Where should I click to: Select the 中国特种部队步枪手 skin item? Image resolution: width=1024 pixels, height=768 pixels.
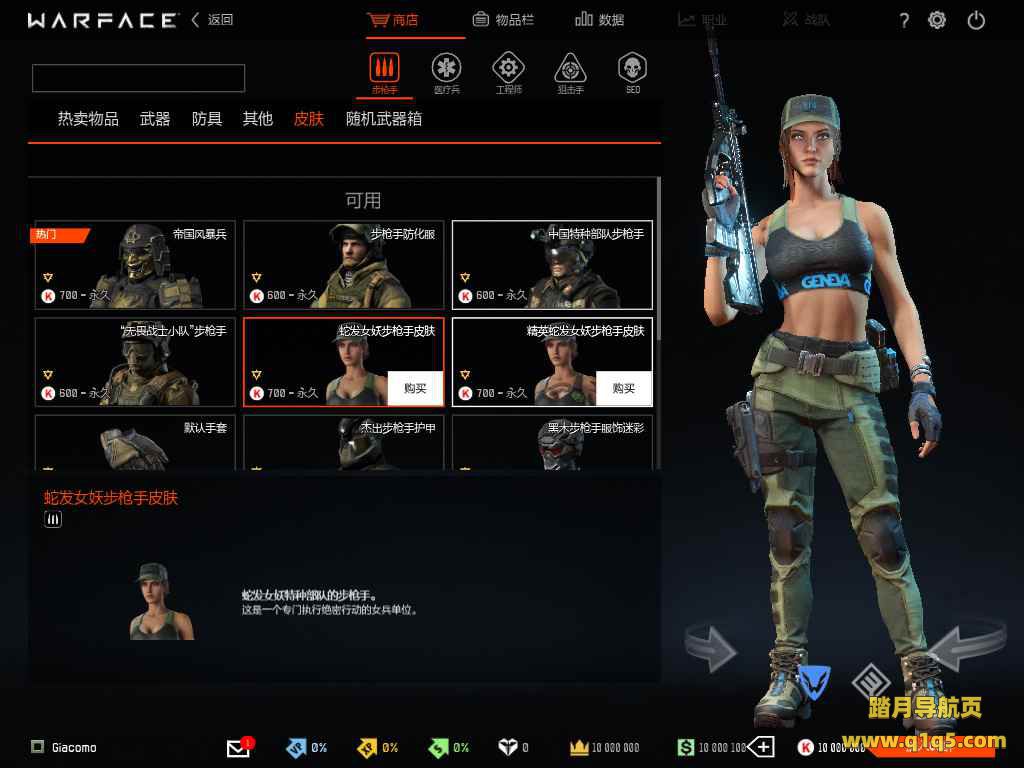click(552, 265)
